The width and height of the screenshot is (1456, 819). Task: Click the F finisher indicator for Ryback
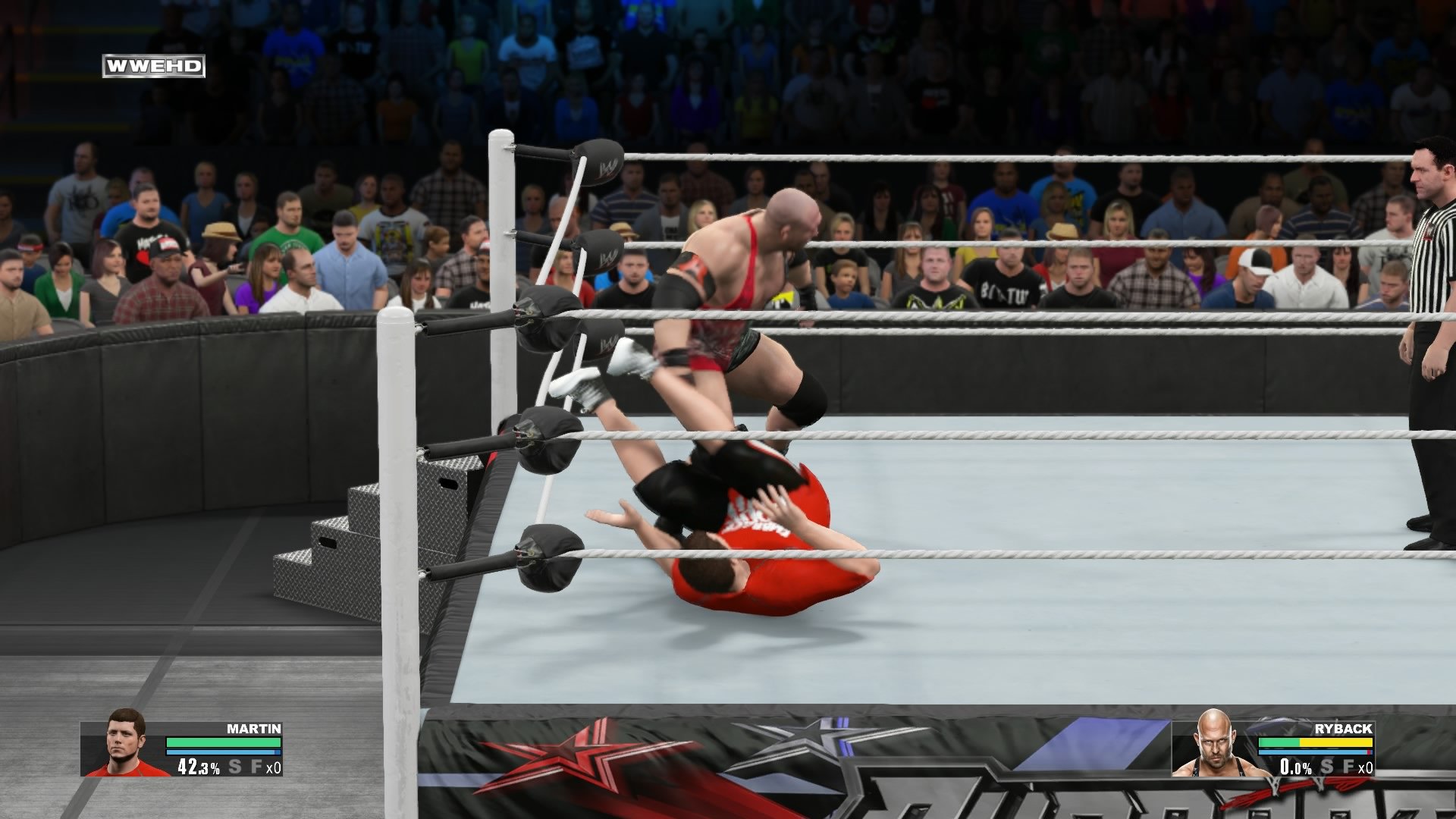pyautogui.click(x=1349, y=767)
